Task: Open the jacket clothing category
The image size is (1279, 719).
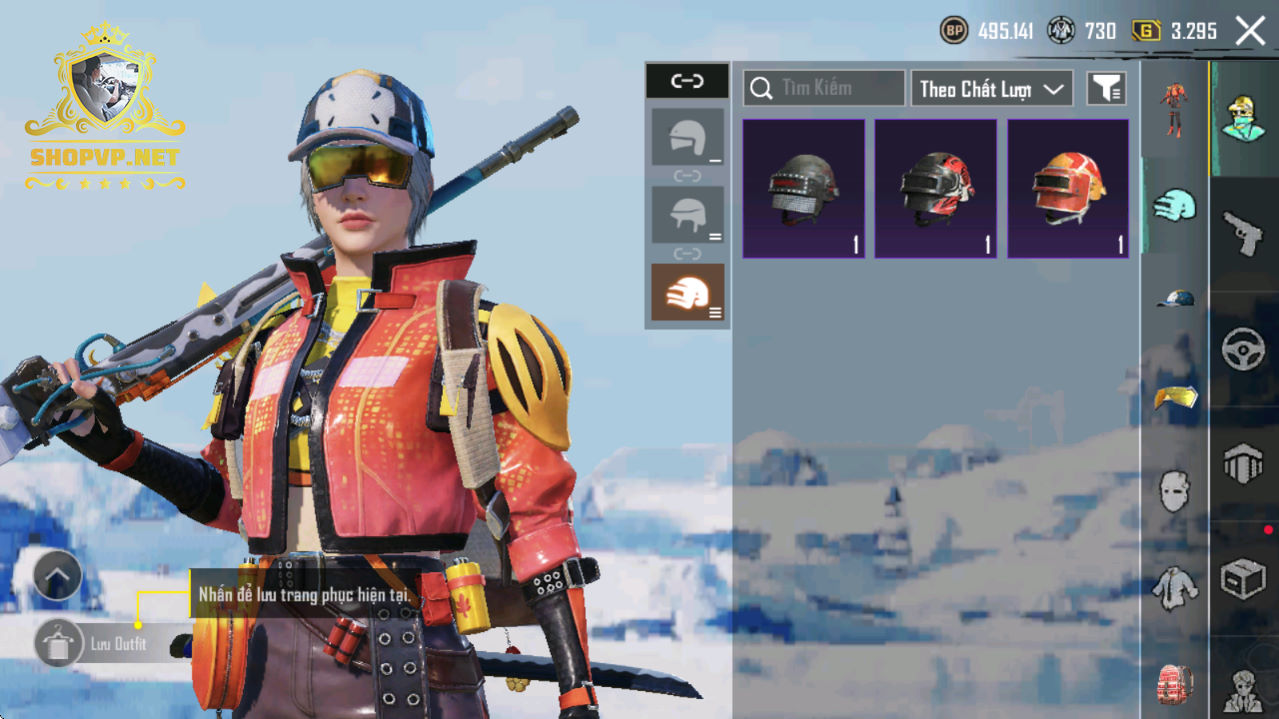Action: point(1175,588)
